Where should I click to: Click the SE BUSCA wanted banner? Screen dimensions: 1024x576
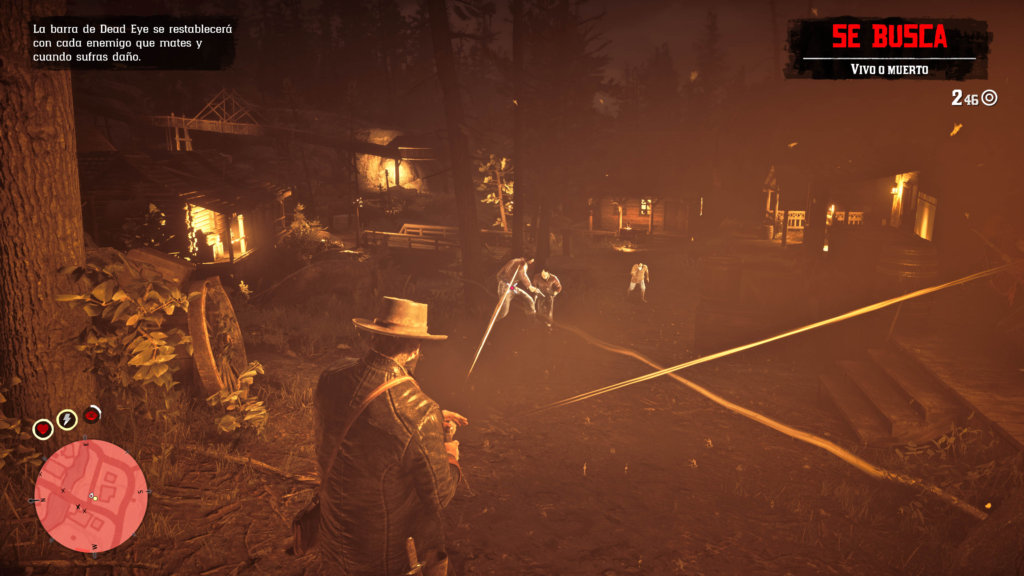click(x=888, y=39)
